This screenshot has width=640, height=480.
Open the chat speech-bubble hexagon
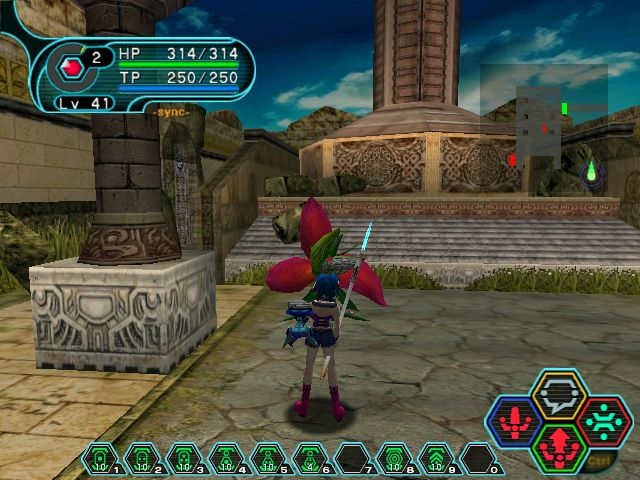(x=559, y=393)
